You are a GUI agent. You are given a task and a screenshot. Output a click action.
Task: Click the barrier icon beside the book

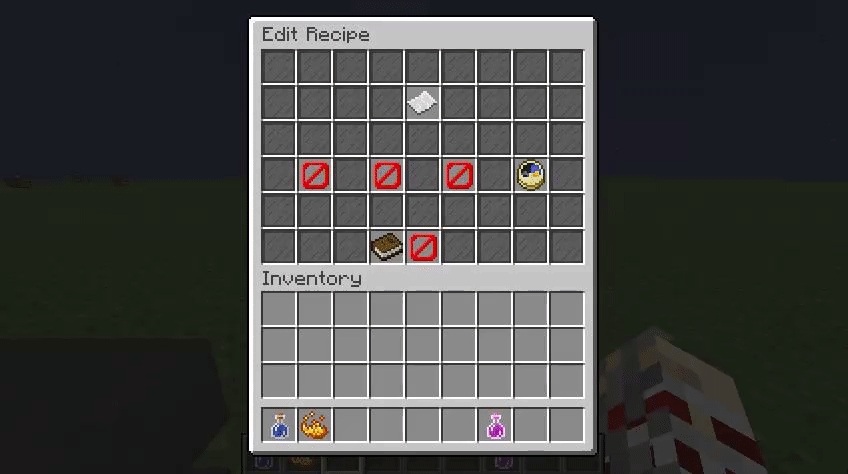point(423,246)
